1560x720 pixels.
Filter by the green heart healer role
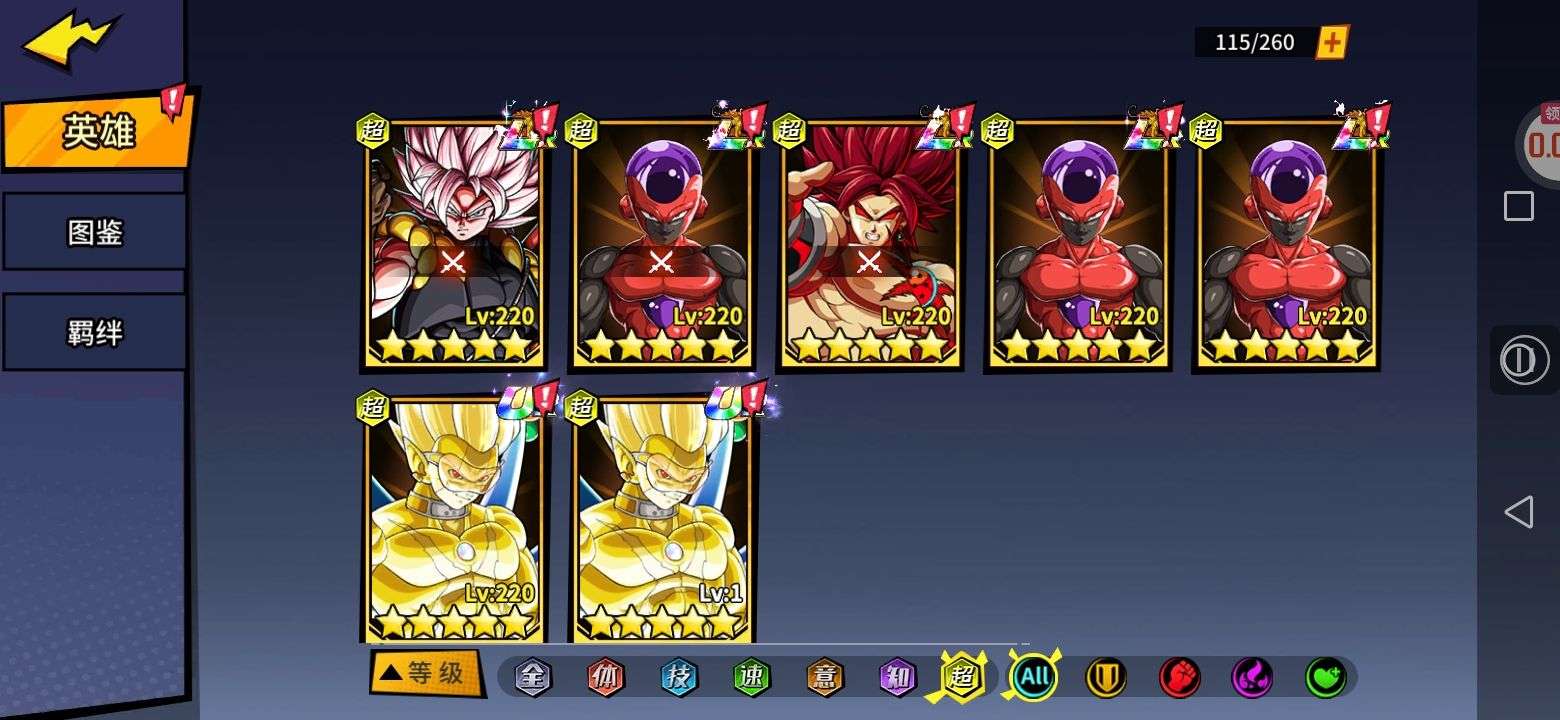1325,677
